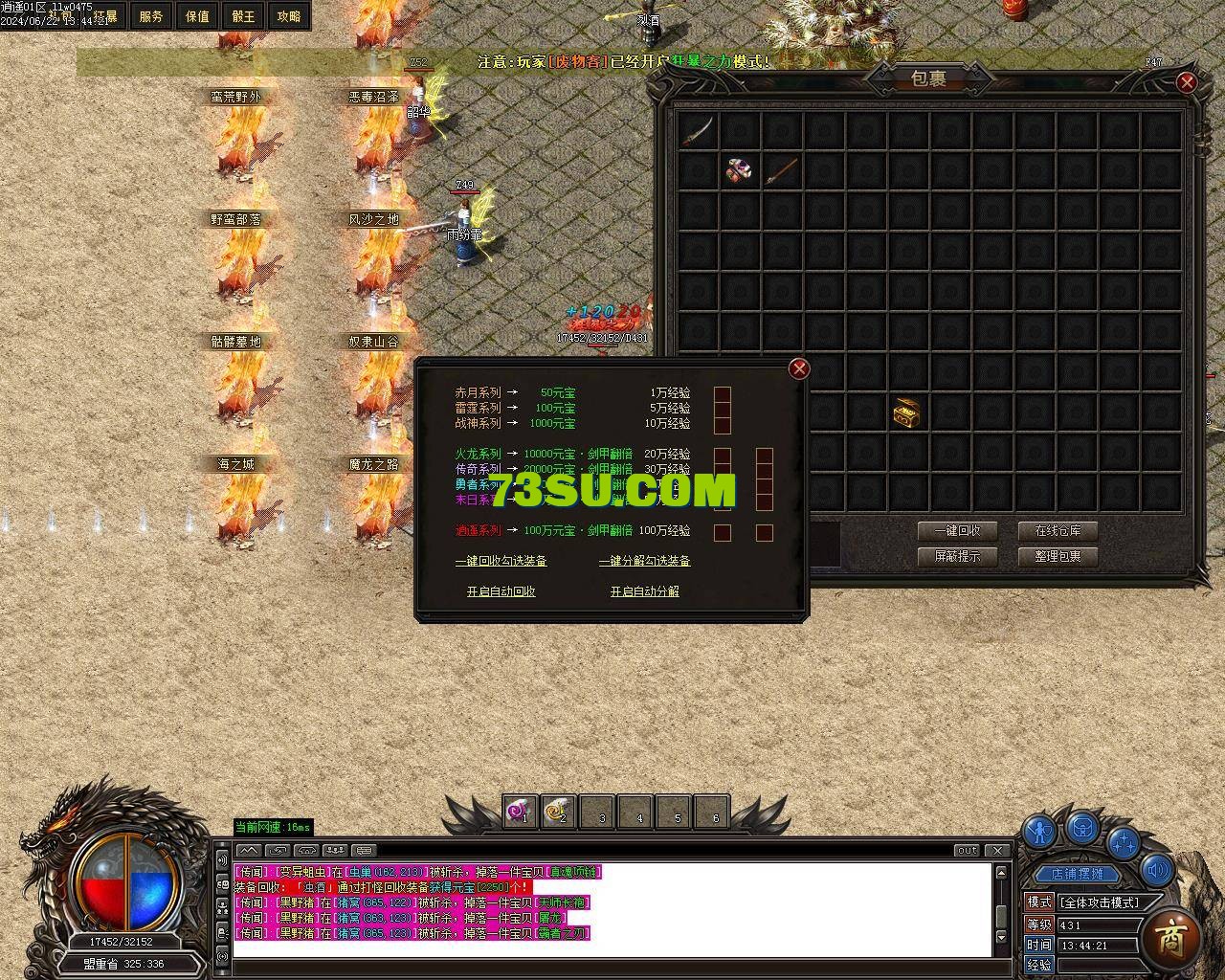Viewport: 1225px width, 980px height.
Task: Click the 一键回收 button in the bag
Action: point(957,531)
